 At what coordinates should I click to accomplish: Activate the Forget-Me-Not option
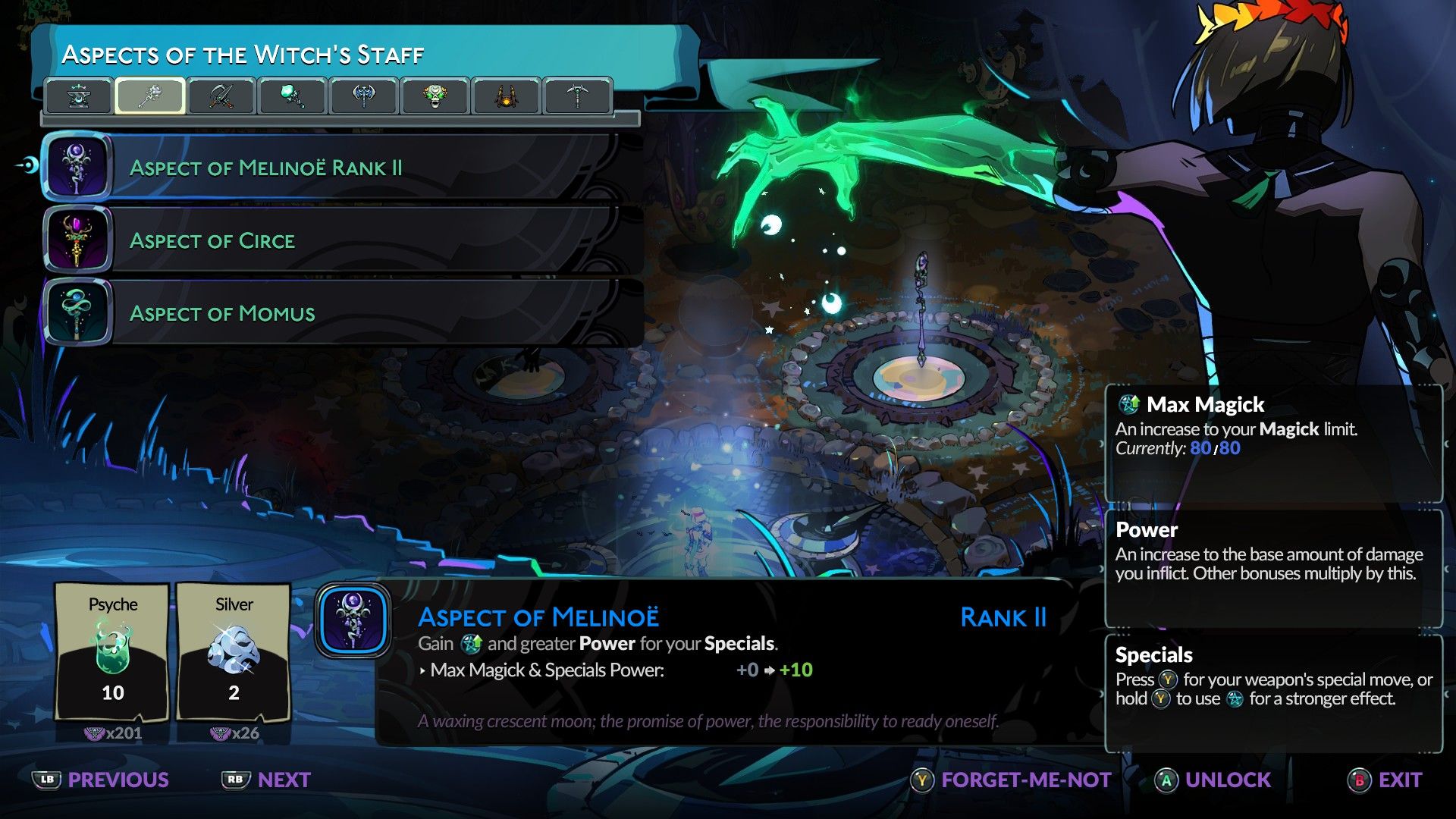(x=1011, y=780)
